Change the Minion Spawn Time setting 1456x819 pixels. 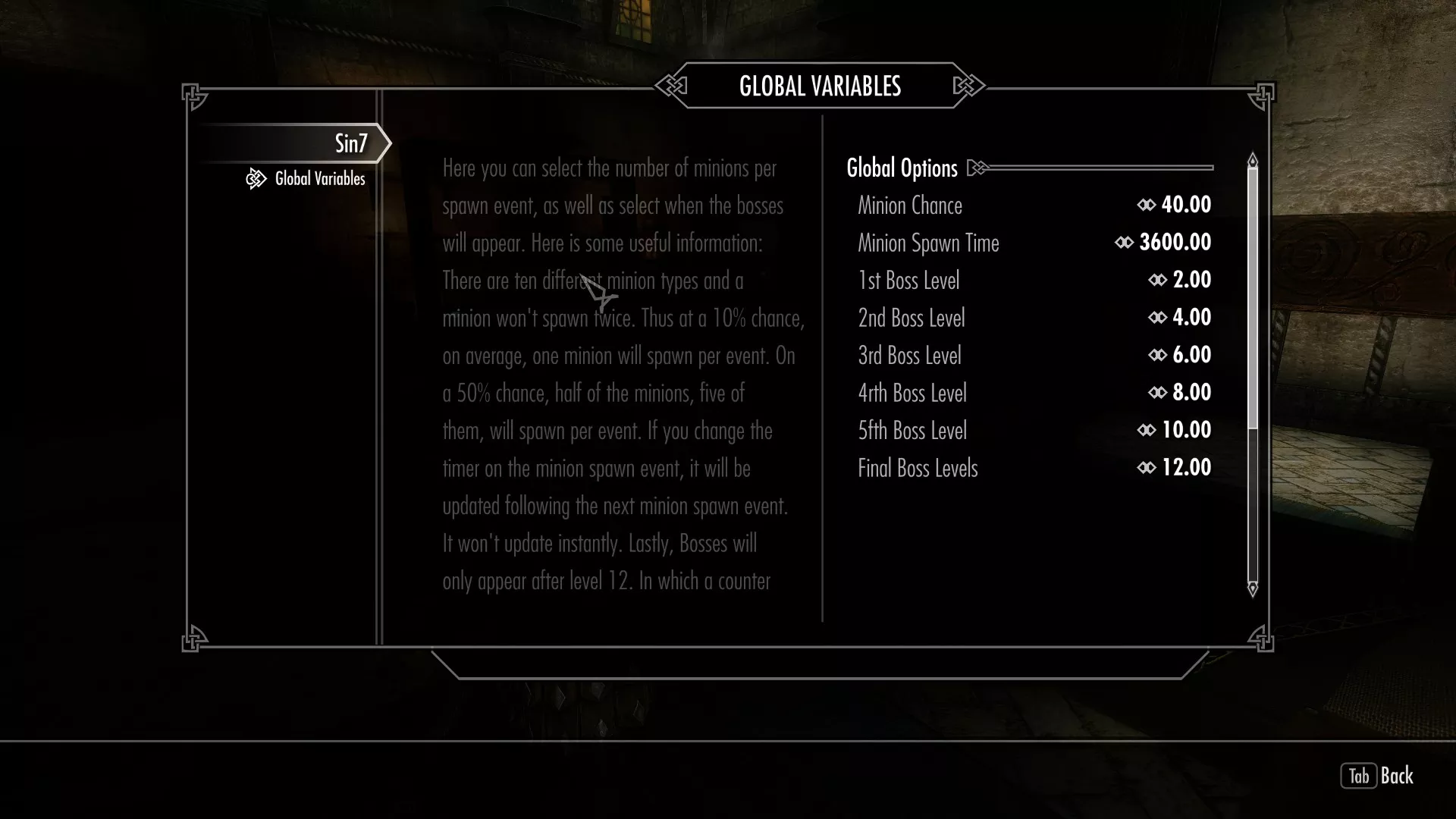[x=1034, y=243]
